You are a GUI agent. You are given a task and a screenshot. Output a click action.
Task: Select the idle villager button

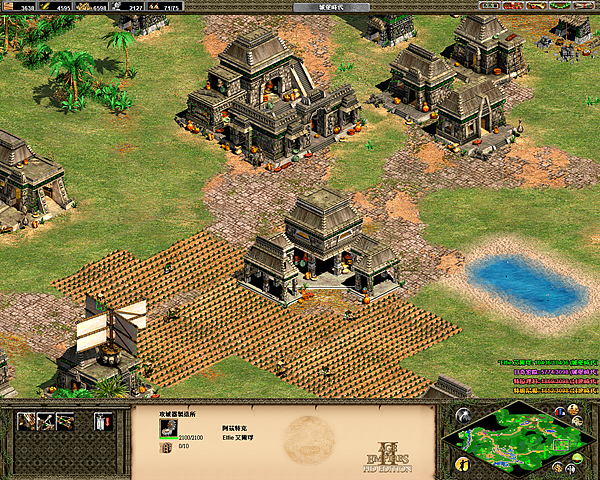click(462, 463)
